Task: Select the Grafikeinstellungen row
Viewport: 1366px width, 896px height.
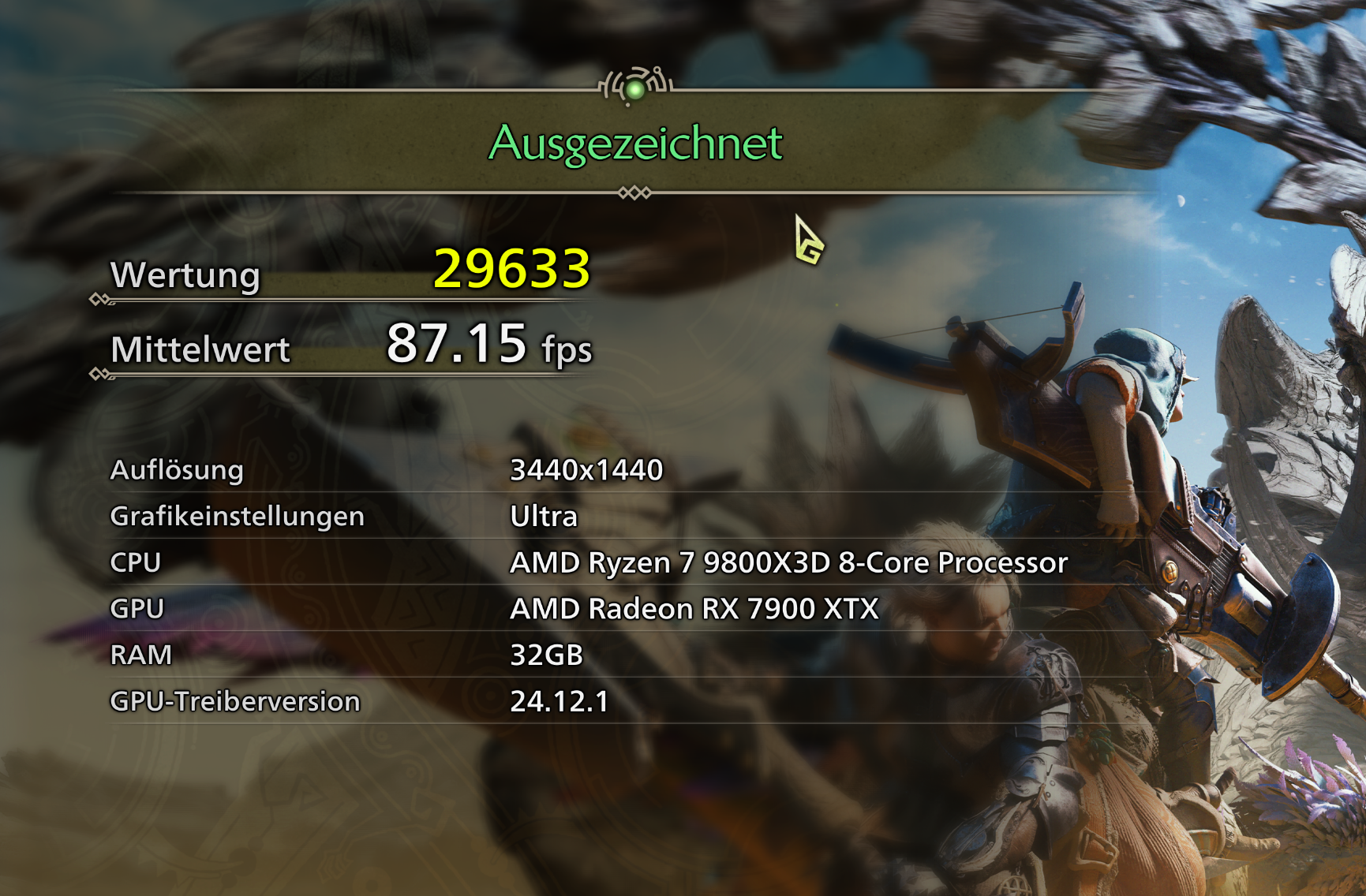Action: tap(237, 517)
